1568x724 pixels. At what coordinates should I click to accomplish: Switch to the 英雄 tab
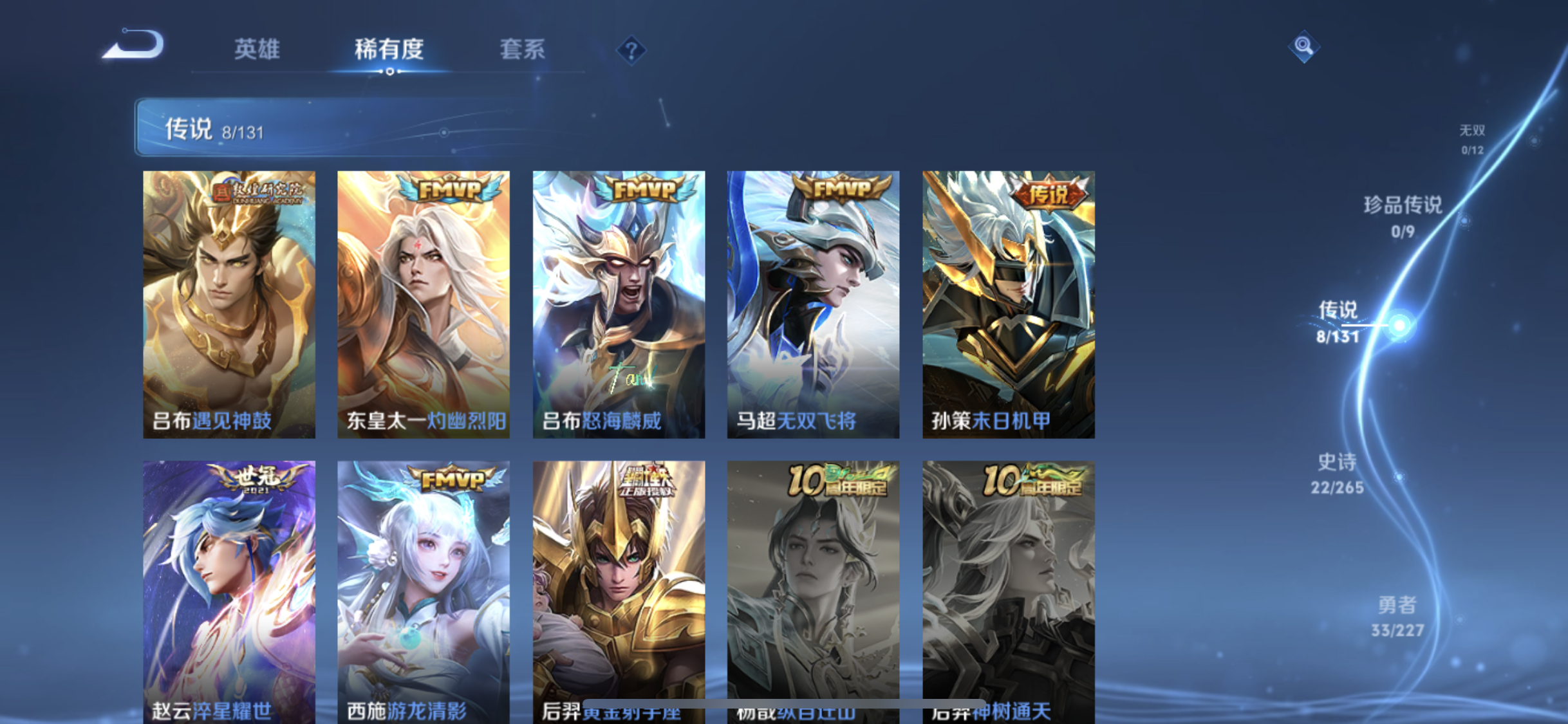[x=257, y=50]
